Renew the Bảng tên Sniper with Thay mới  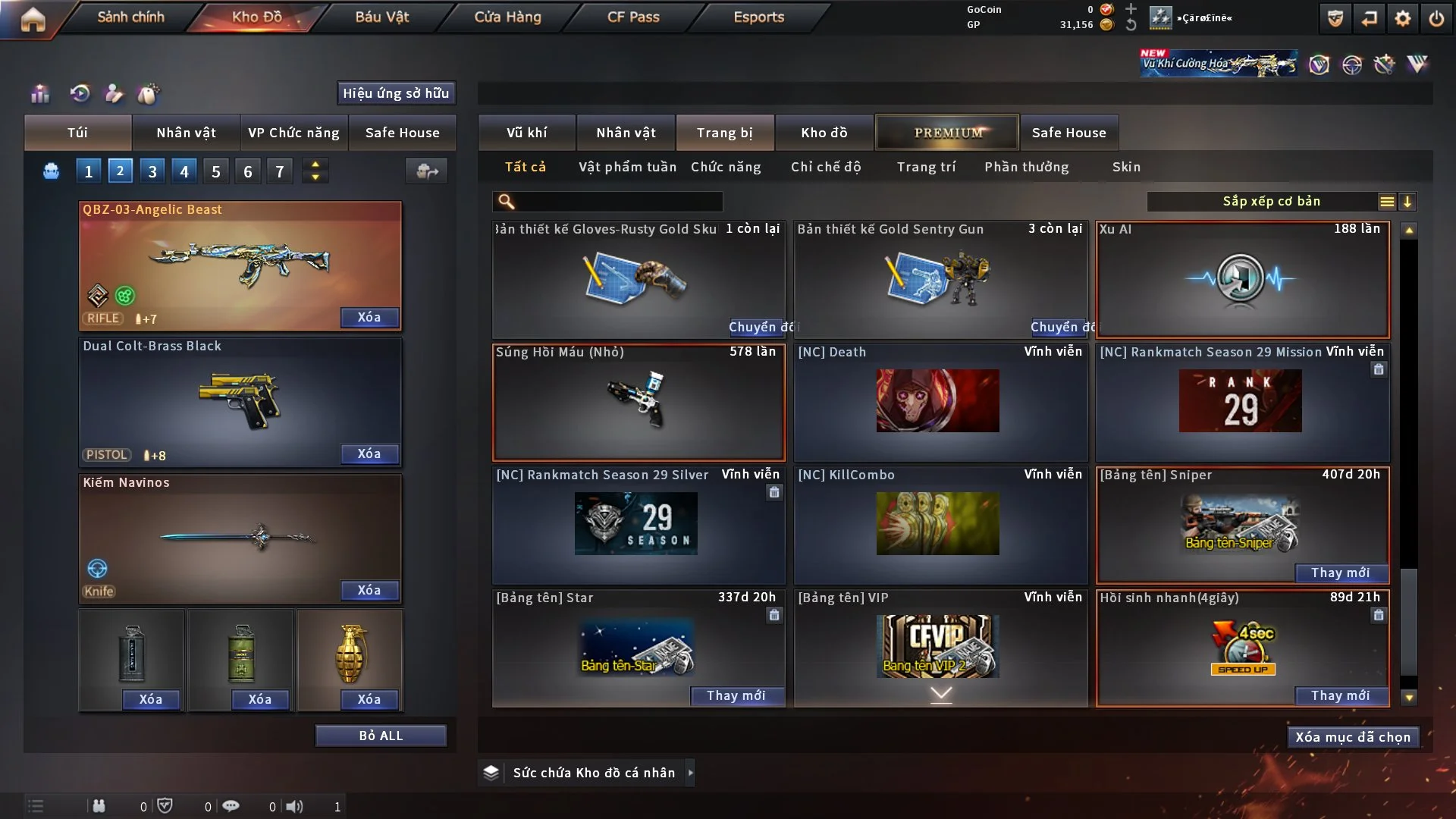1340,573
